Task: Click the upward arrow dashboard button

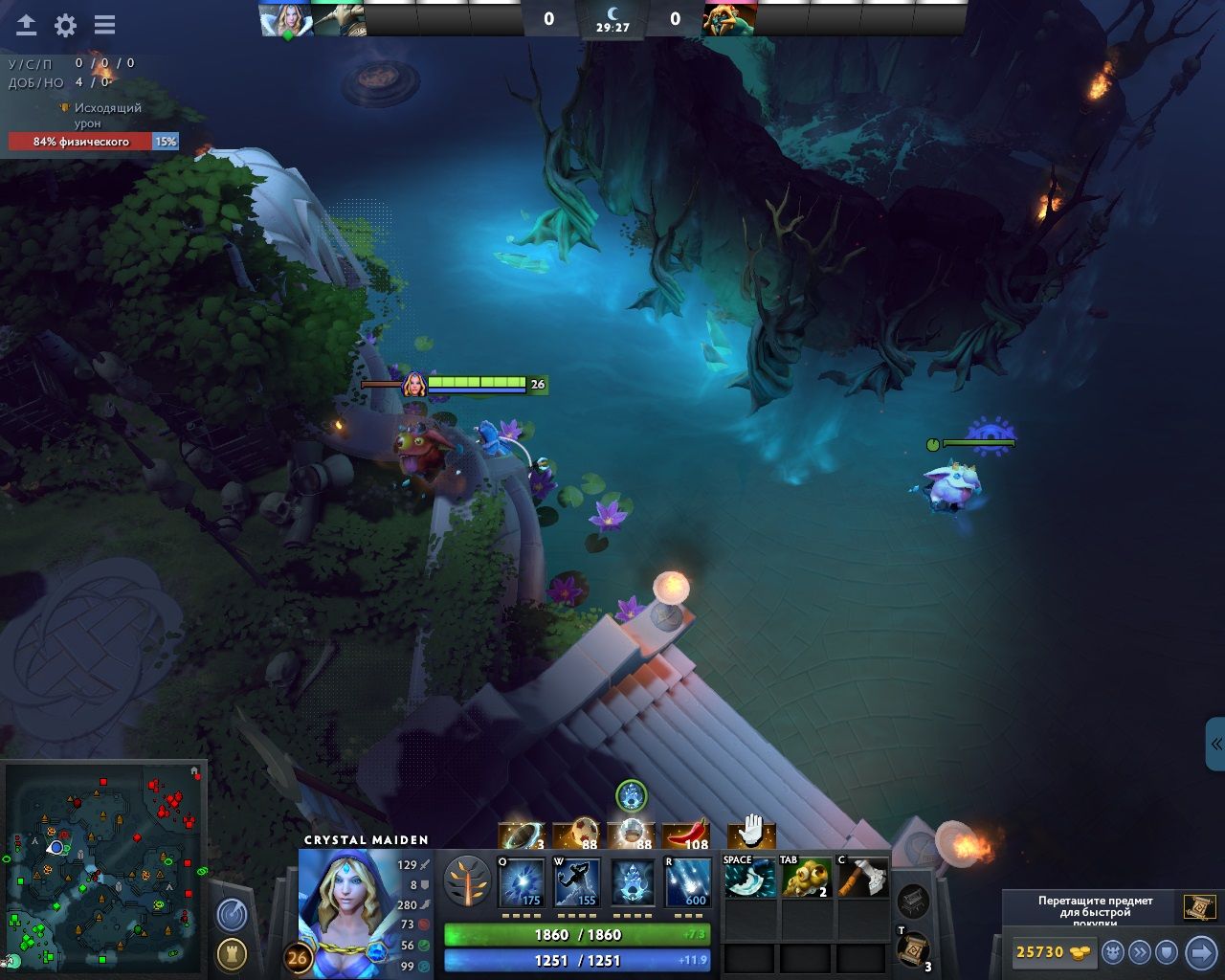Action: click(26, 26)
